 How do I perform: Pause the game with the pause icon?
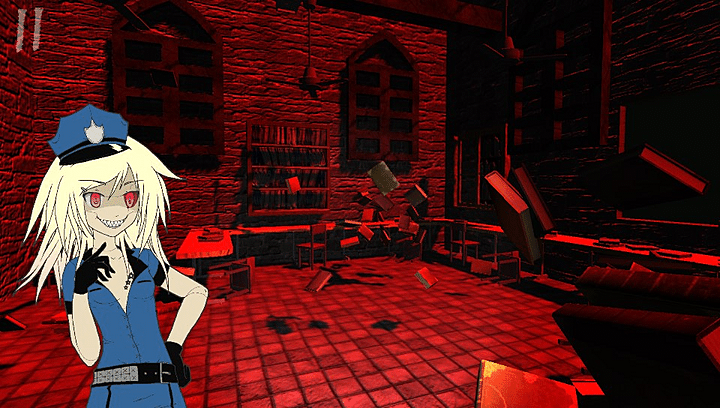29,30
